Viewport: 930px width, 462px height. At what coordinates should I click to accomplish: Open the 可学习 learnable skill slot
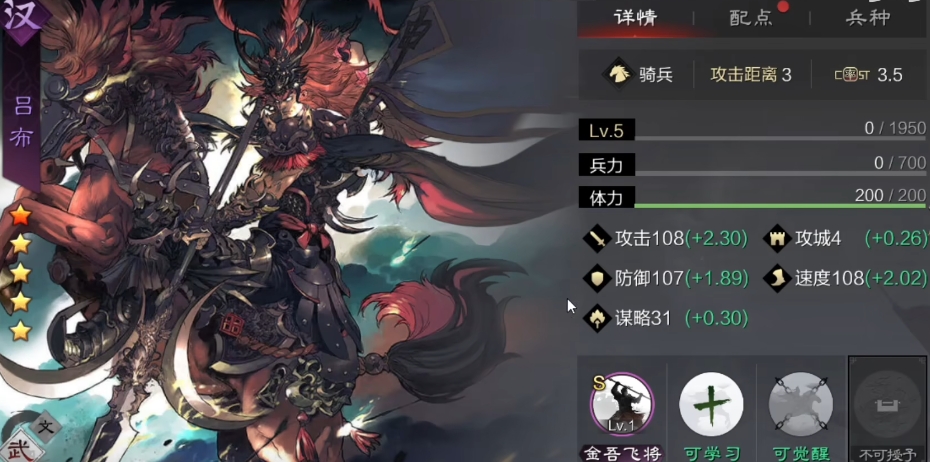tap(711, 407)
